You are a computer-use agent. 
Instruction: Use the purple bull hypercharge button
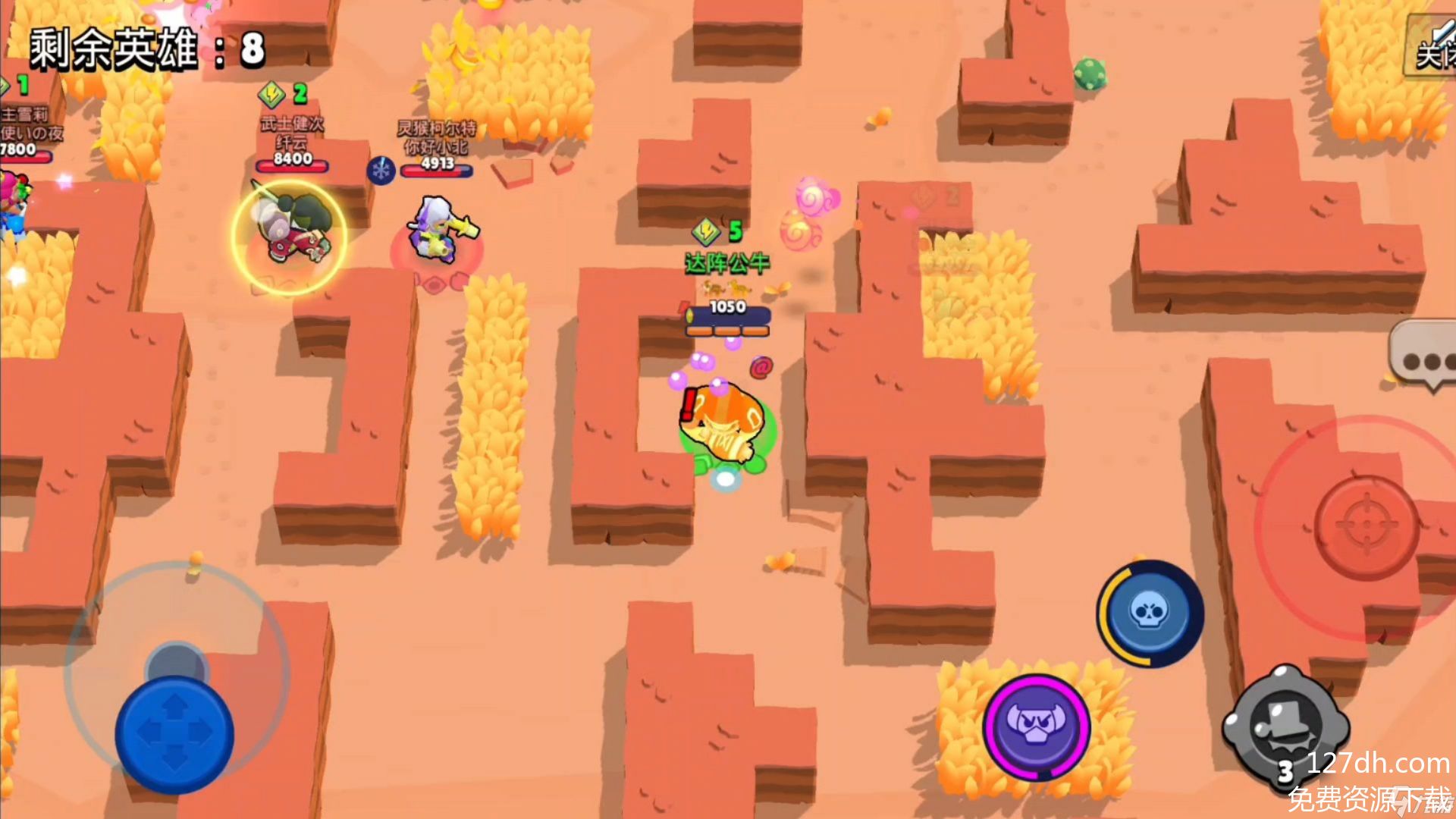1037,726
